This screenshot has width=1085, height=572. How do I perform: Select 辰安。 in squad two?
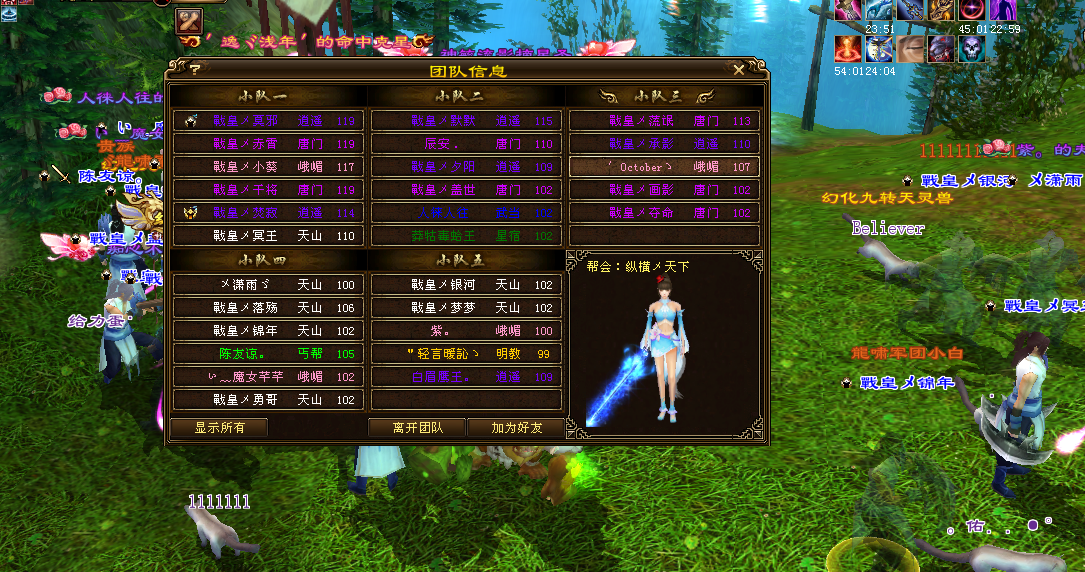point(466,144)
